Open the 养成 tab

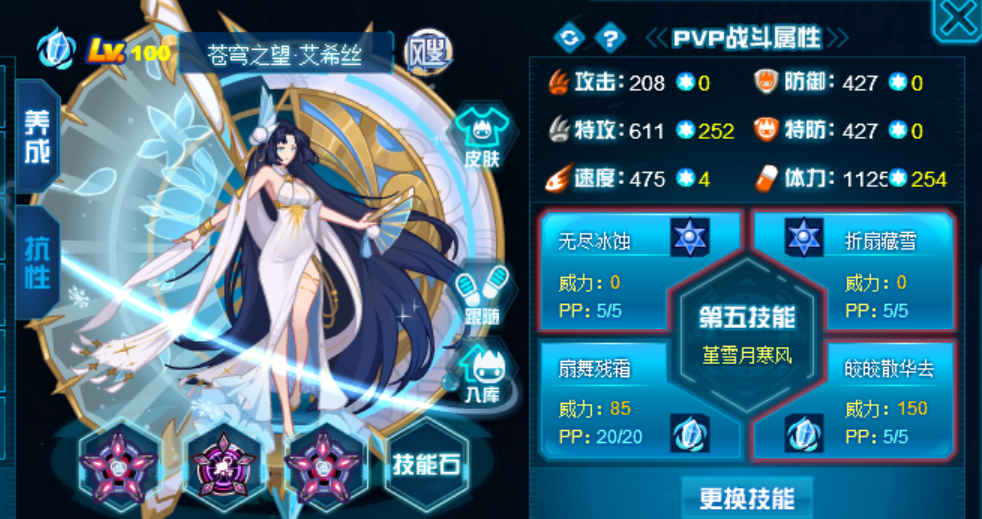point(36,136)
